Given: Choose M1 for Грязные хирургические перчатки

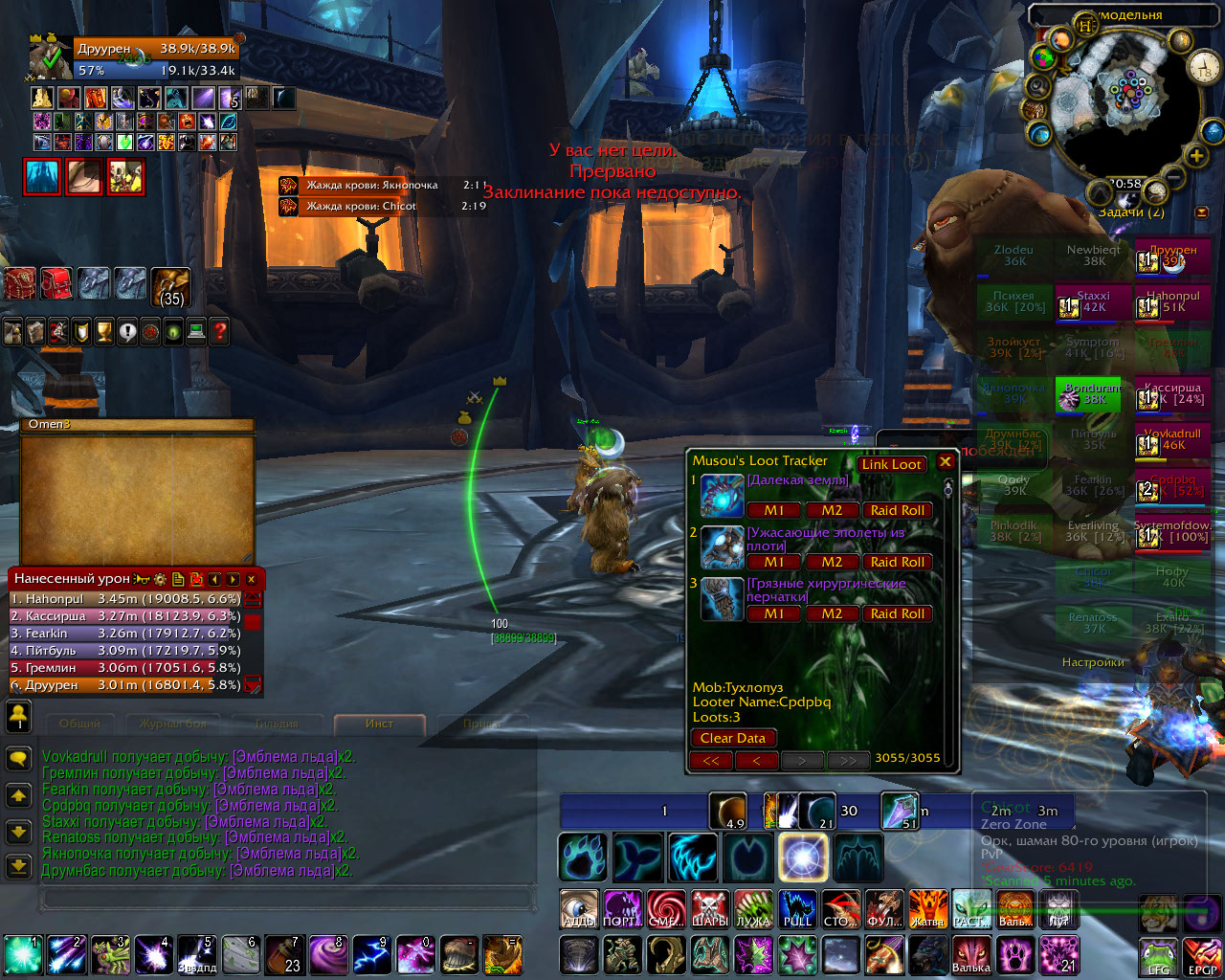Looking at the screenshot, I should click(773, 613).
